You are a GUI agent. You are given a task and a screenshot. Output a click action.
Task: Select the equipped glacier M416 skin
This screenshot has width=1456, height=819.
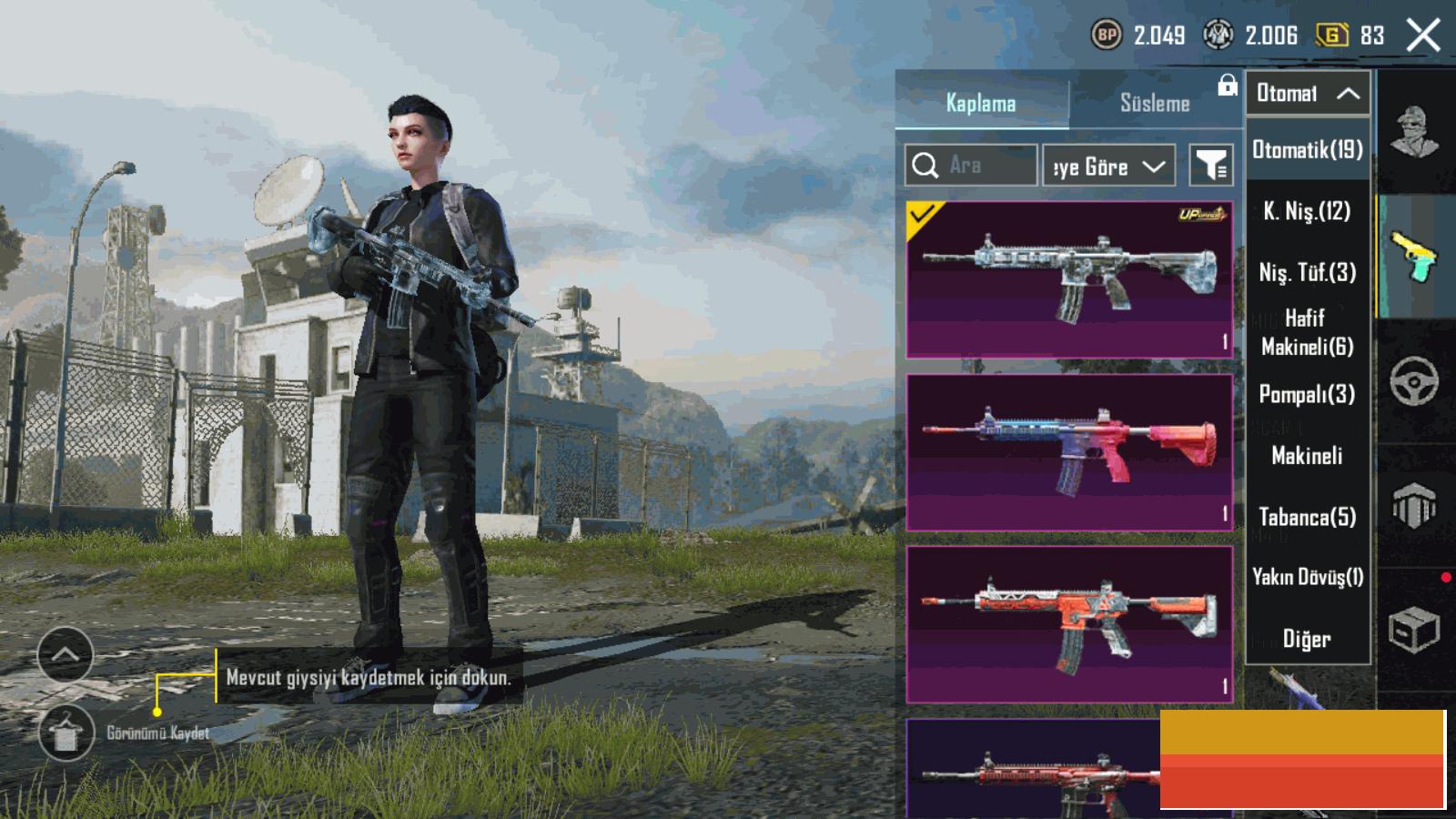click(x=1069, y=279)
